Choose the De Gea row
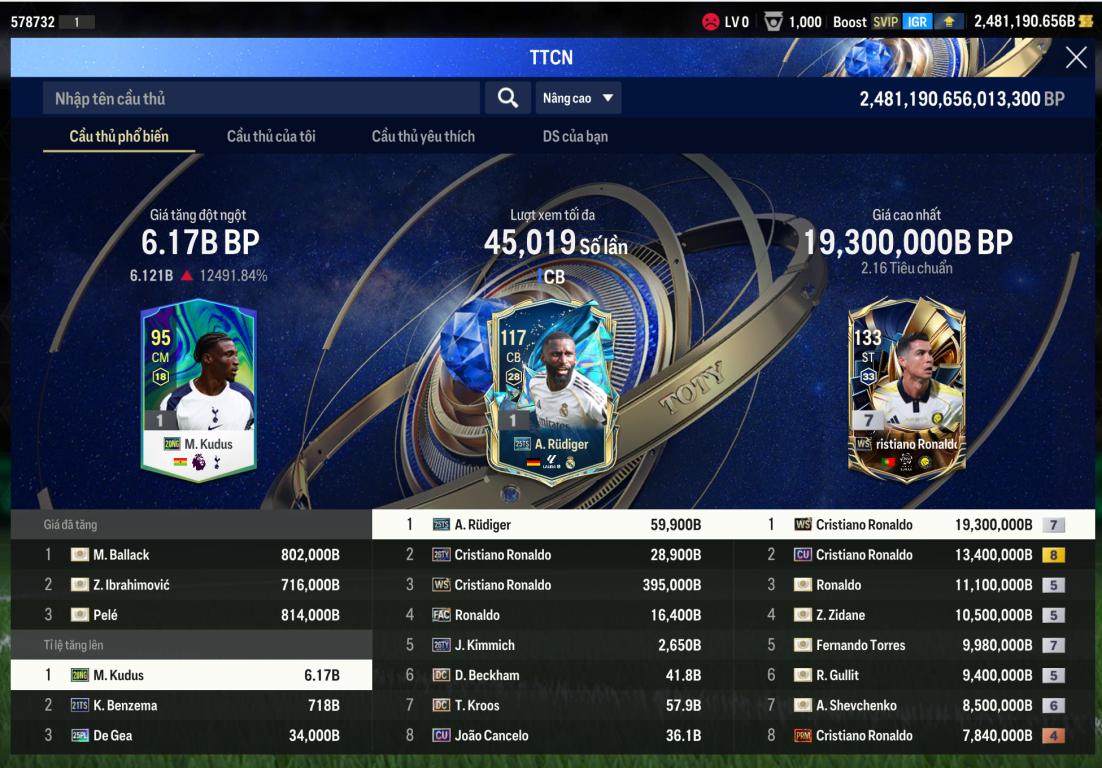The height and width of the screenshot is (768, 1102). (x=191, y=735)
